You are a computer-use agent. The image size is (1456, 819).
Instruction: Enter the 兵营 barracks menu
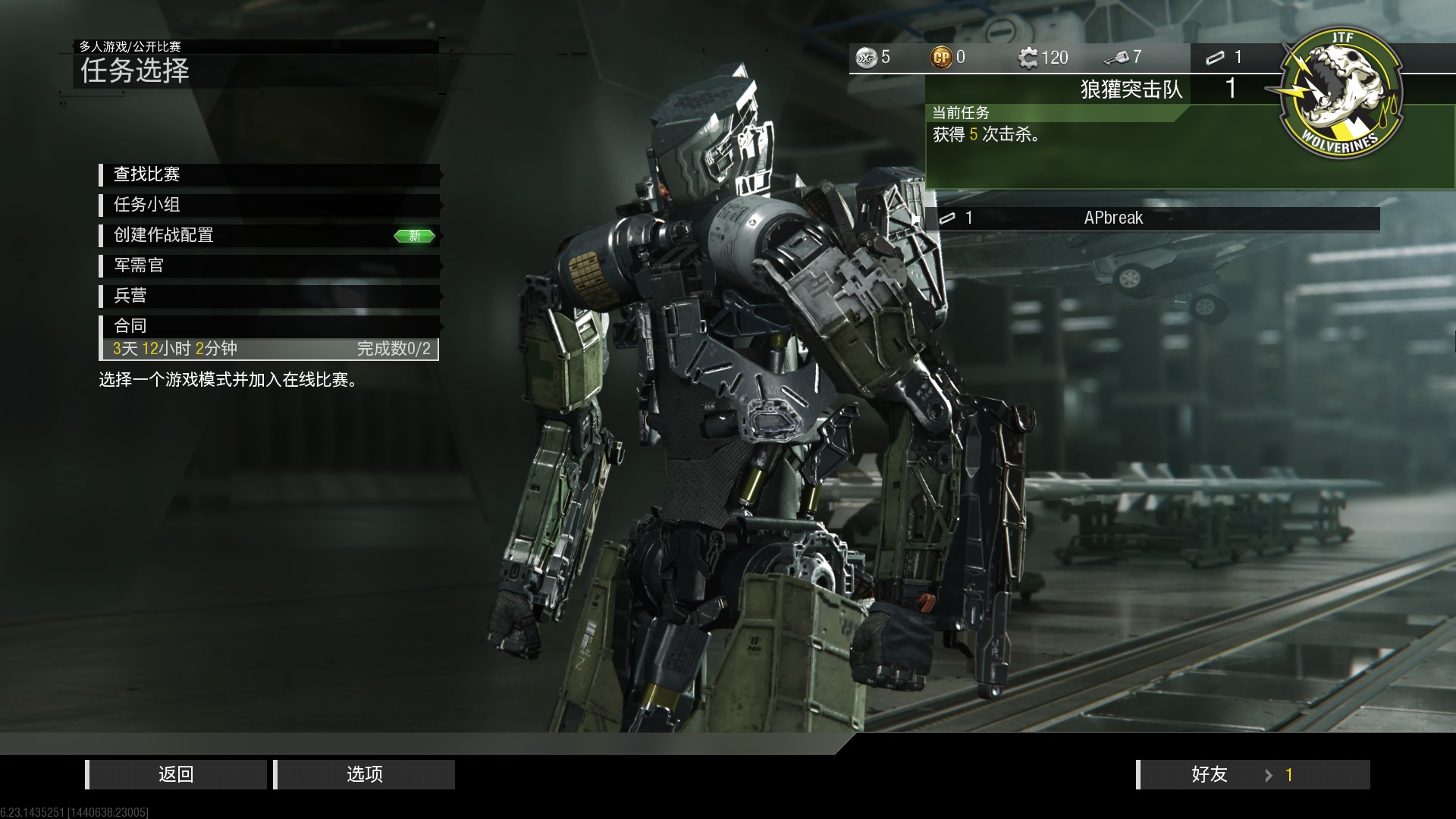[269, 296]
